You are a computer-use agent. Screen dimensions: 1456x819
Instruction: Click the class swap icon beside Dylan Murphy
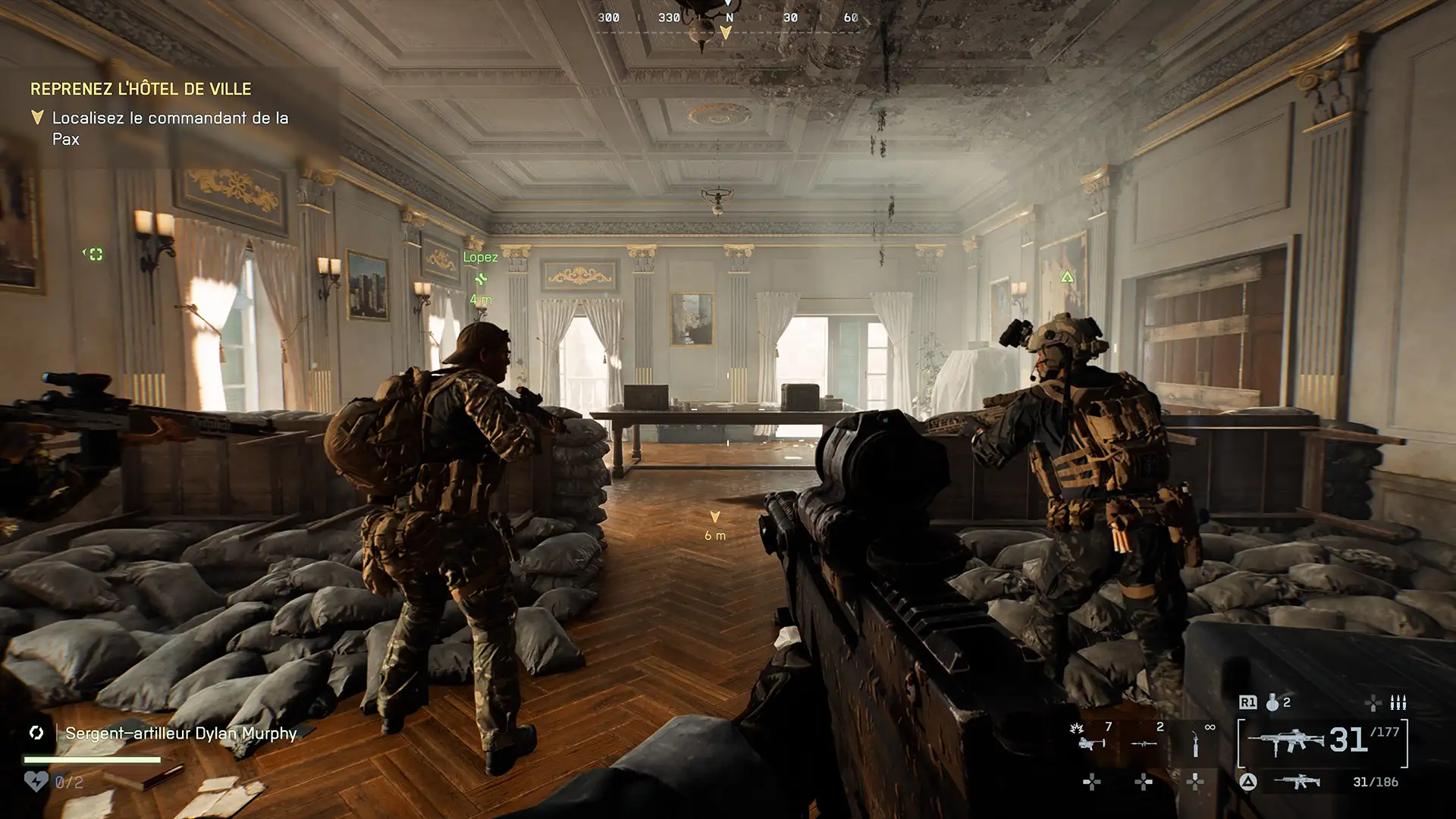pyautogui.click(x=36, y=733)
